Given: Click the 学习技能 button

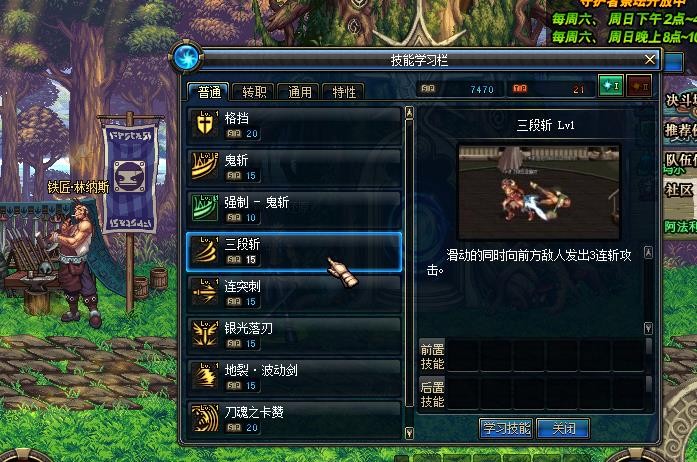Looking at the screenshot, I should (506, 428).
